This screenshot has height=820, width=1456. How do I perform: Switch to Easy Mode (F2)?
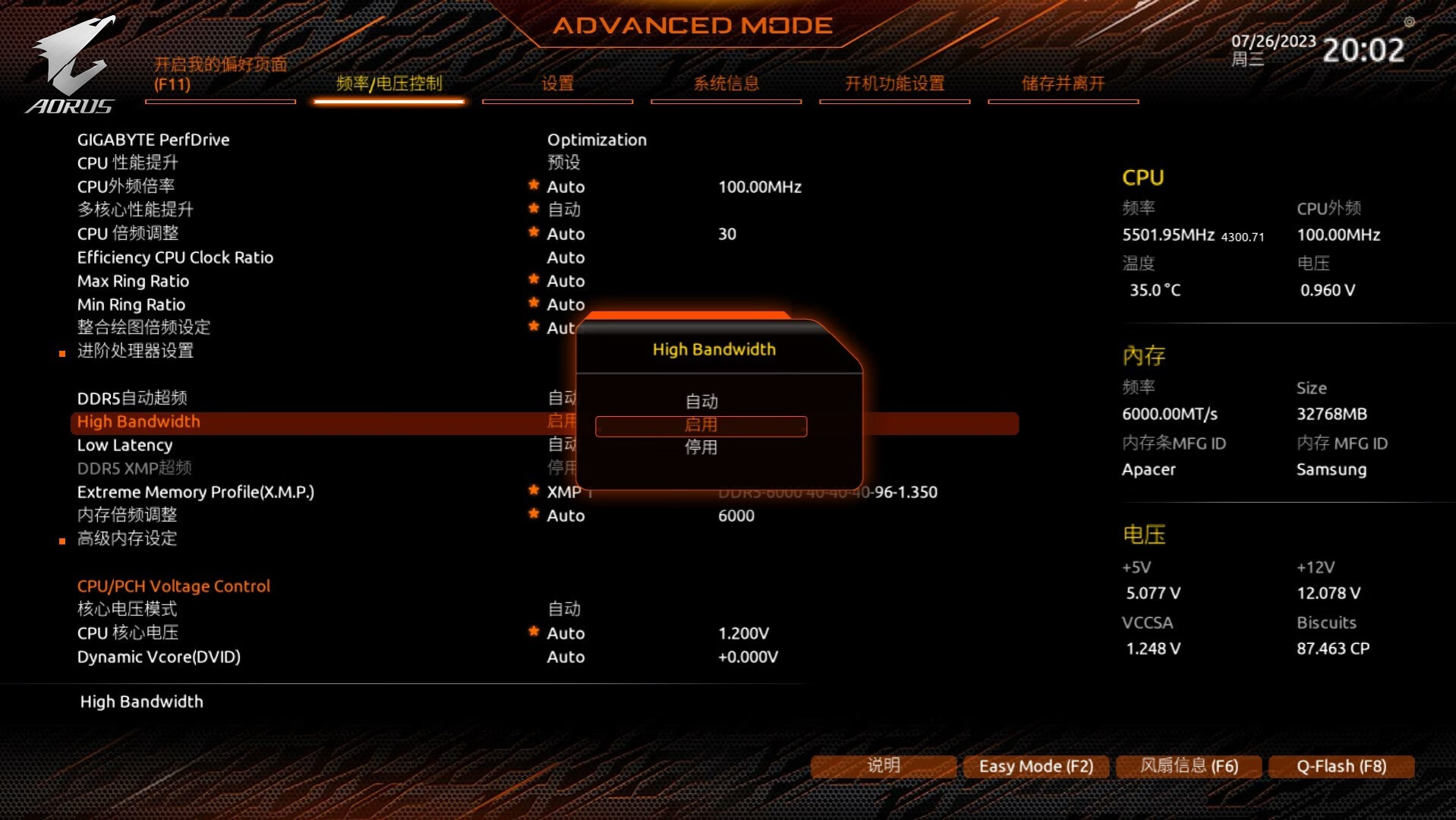tap(1036, 766)
